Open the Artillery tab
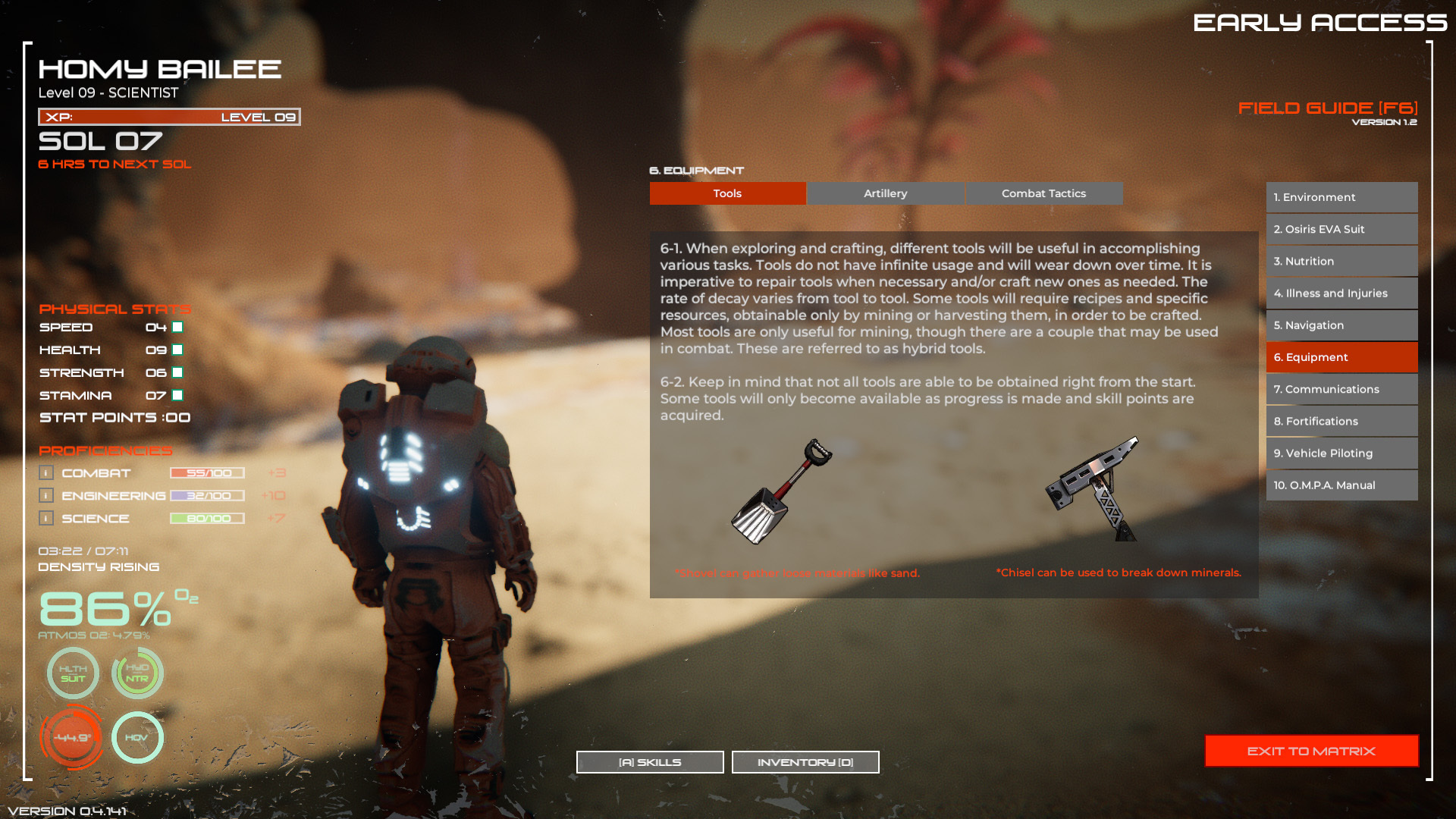This screenshot has height=819, width=1456. click(x=885, y=193)
